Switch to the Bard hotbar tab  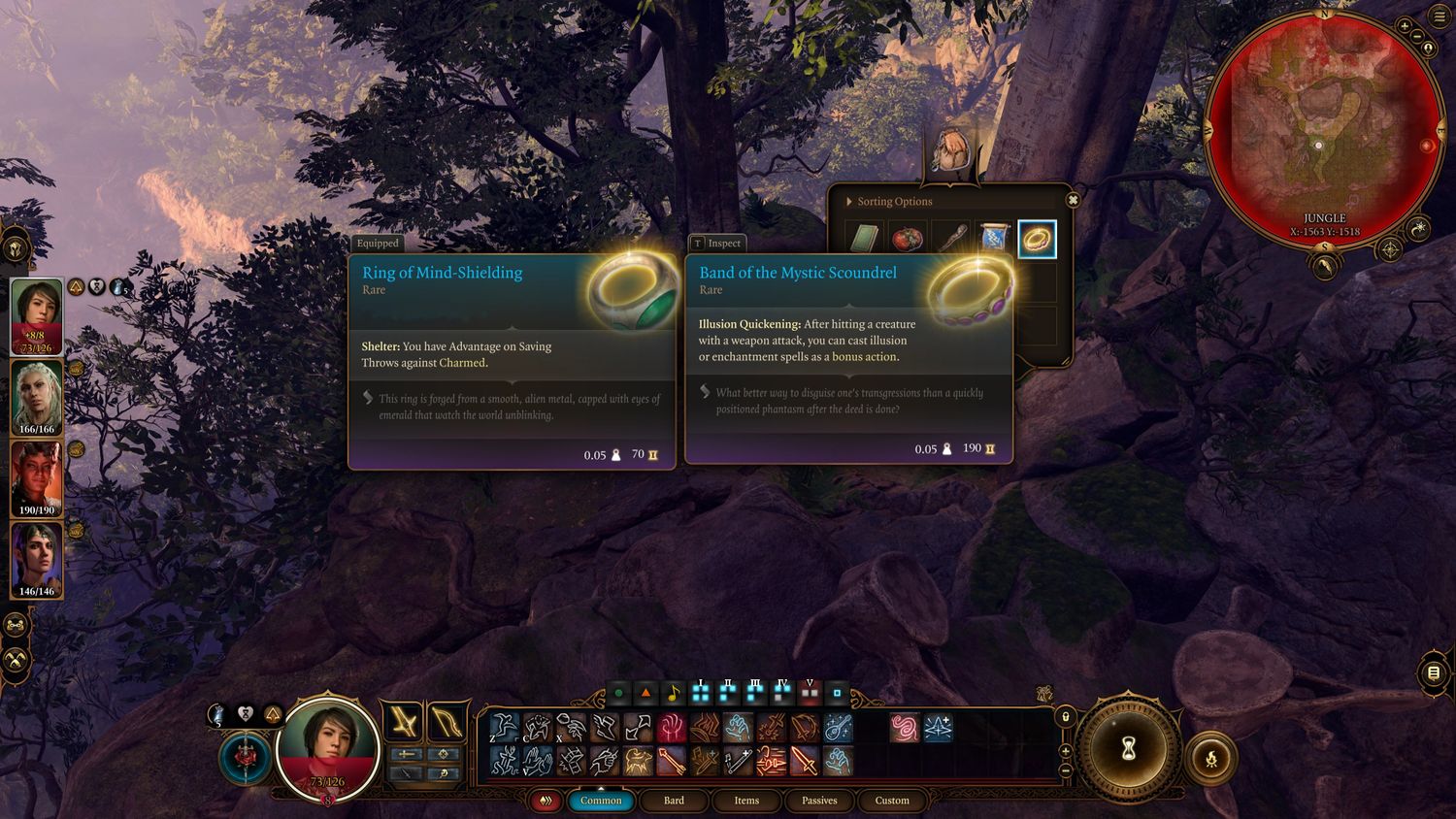coord(674,801)
